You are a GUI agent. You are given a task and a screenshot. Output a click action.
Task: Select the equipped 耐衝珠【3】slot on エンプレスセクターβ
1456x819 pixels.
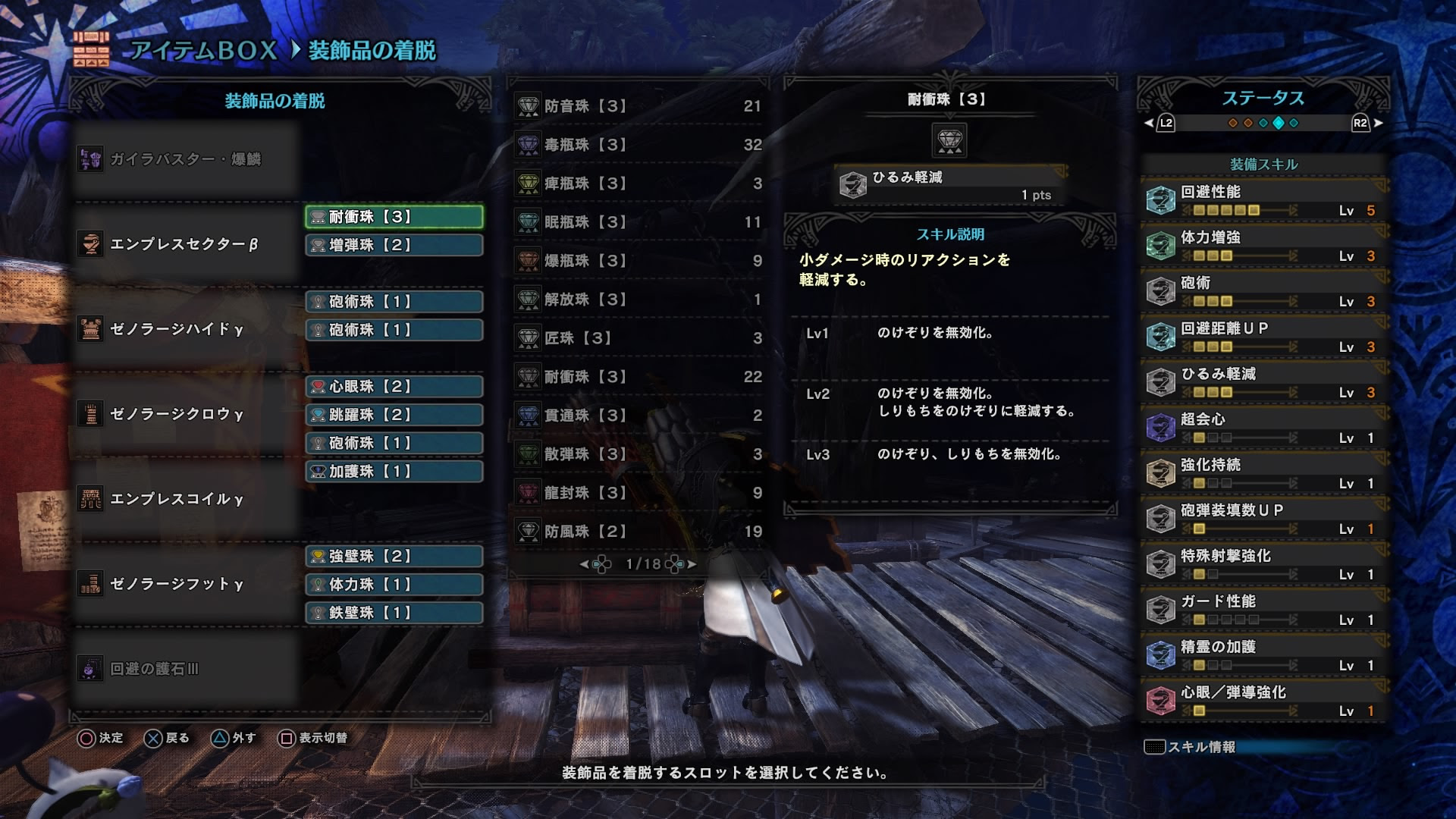(394, 215)
